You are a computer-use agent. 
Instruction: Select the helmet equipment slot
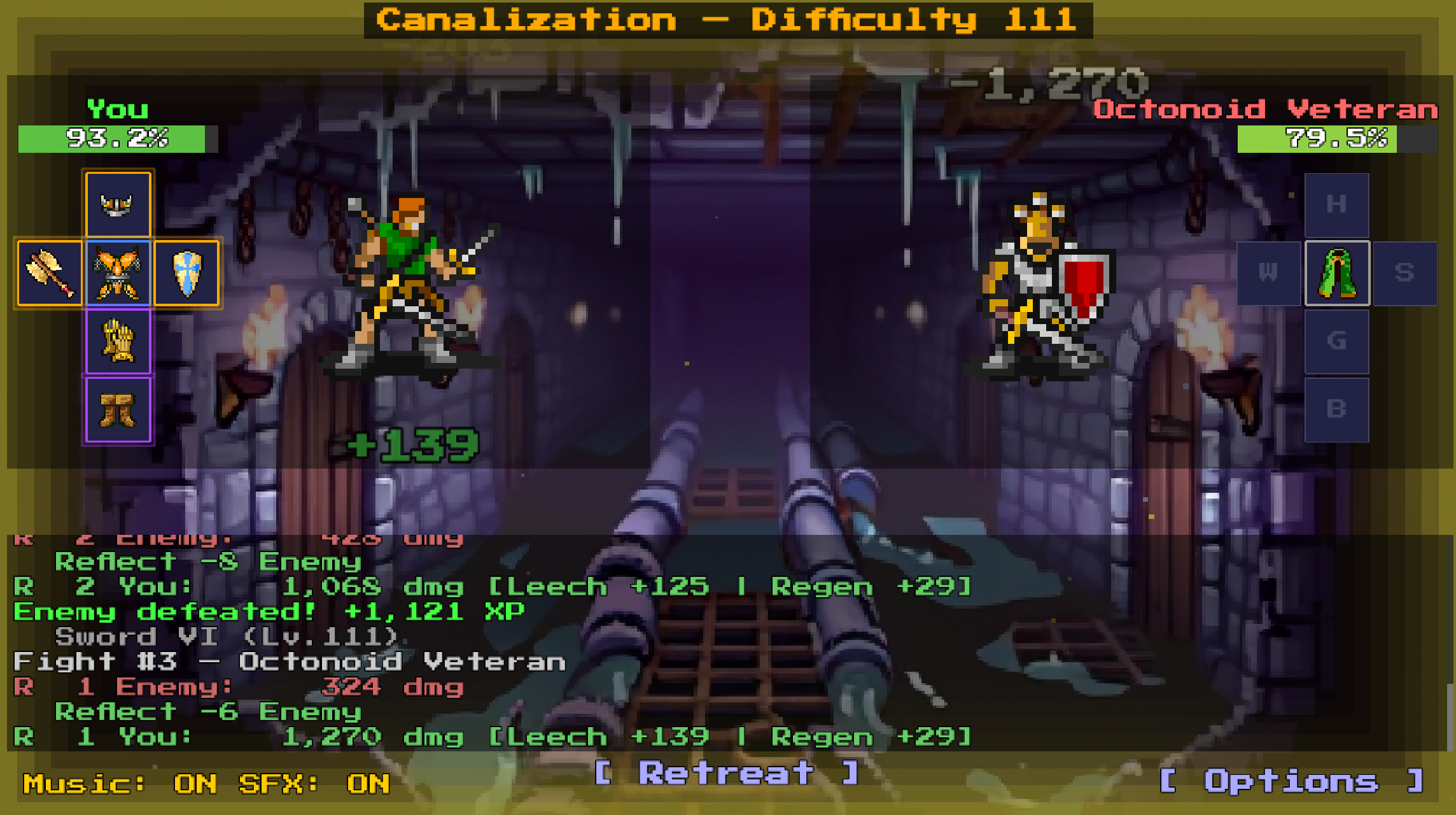click(118, 202)
